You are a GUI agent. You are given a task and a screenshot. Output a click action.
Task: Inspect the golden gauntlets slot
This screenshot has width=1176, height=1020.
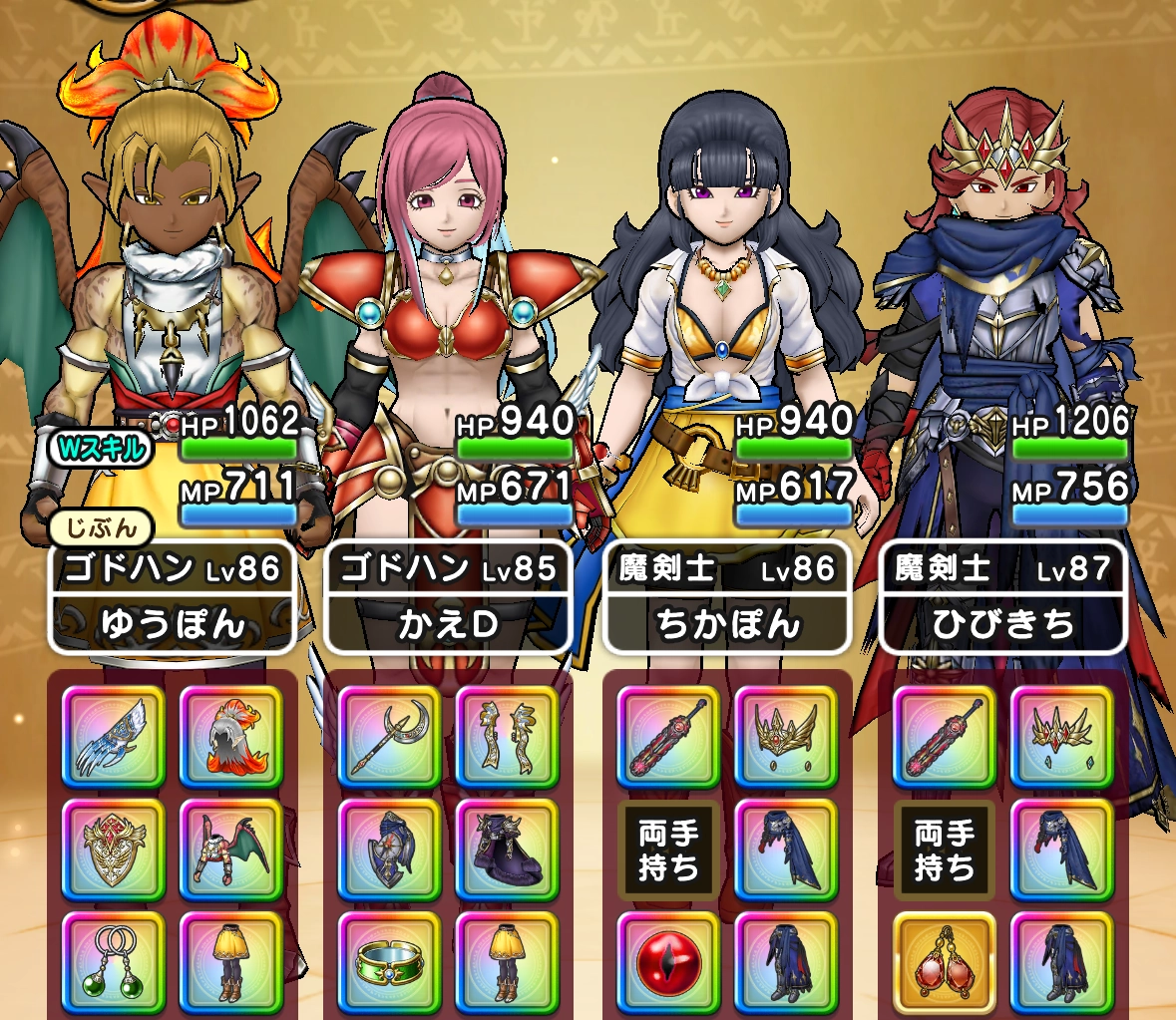pyautogui.click(x=507, y=737)
